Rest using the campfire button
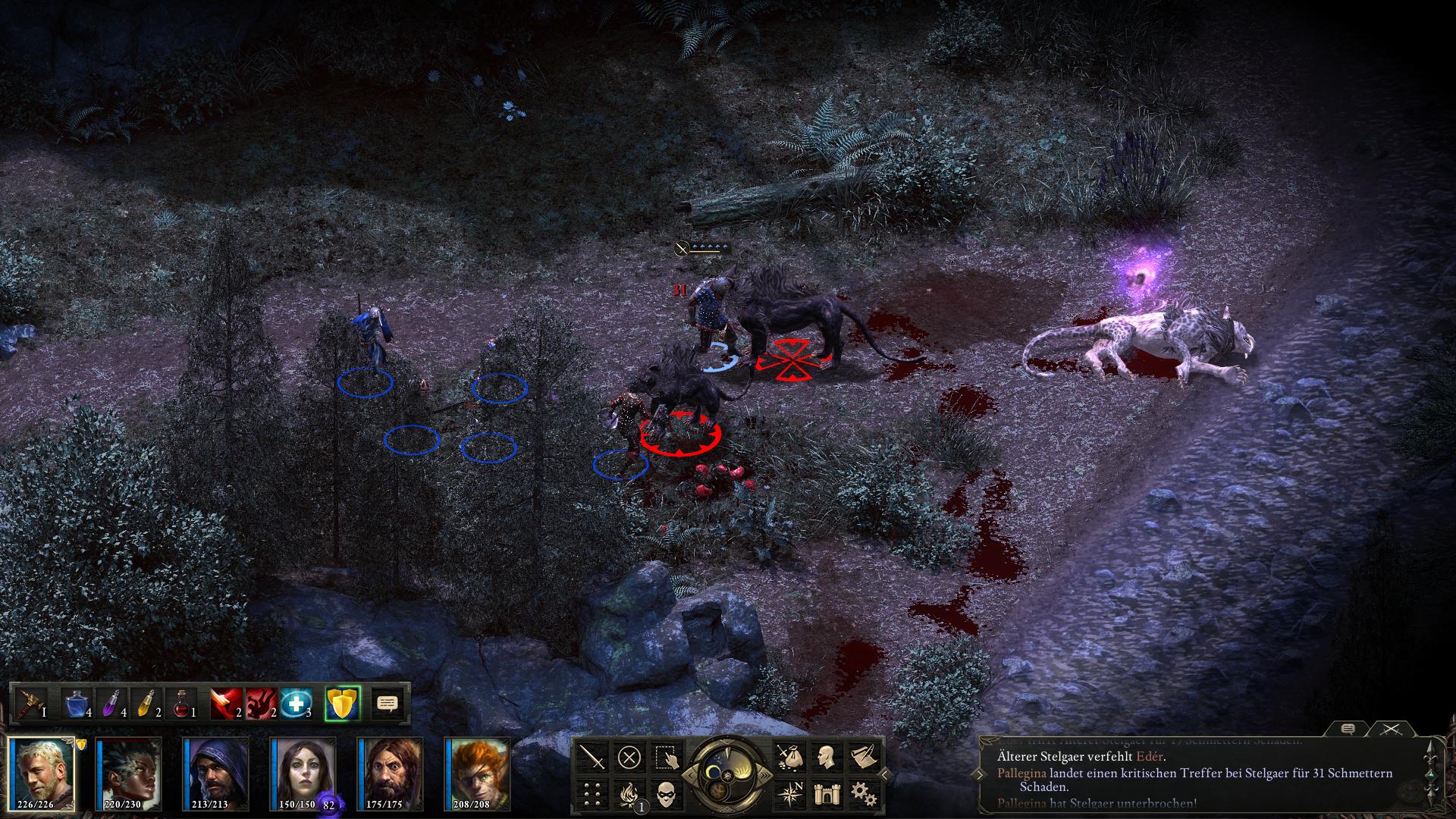Image resolution: width=1456 pixels, height=819 pixels. [x=629, y=793]
